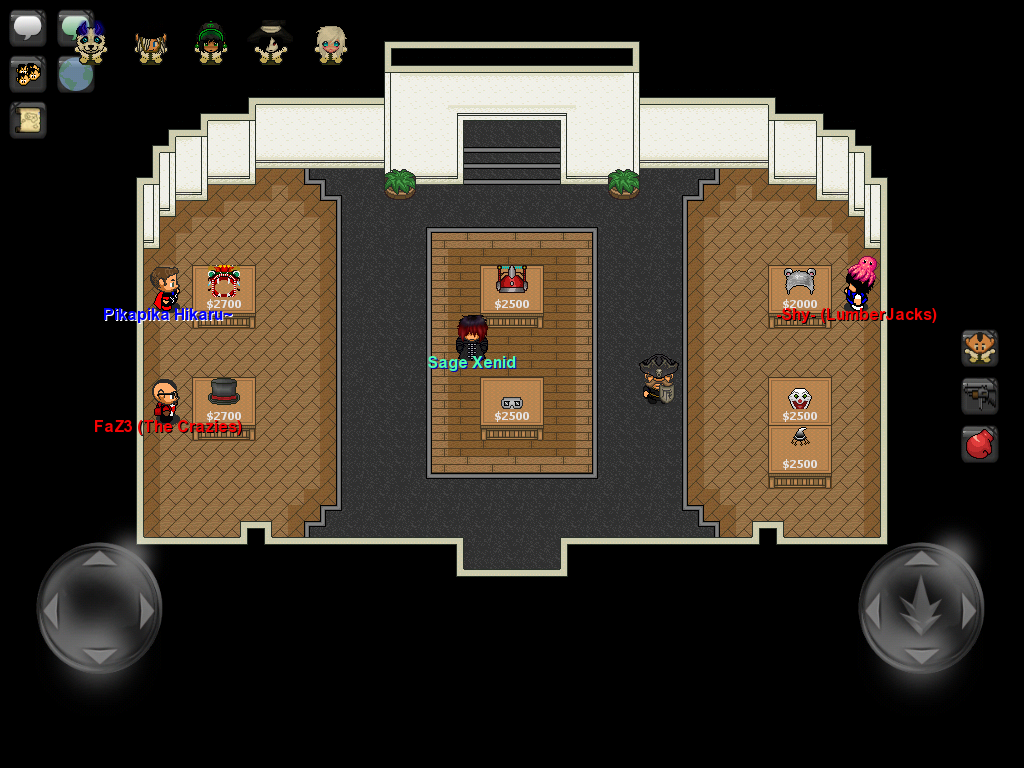The image size is (1024, 768).
Task: Open the player group faces icon
Action: tap(28, 74)
